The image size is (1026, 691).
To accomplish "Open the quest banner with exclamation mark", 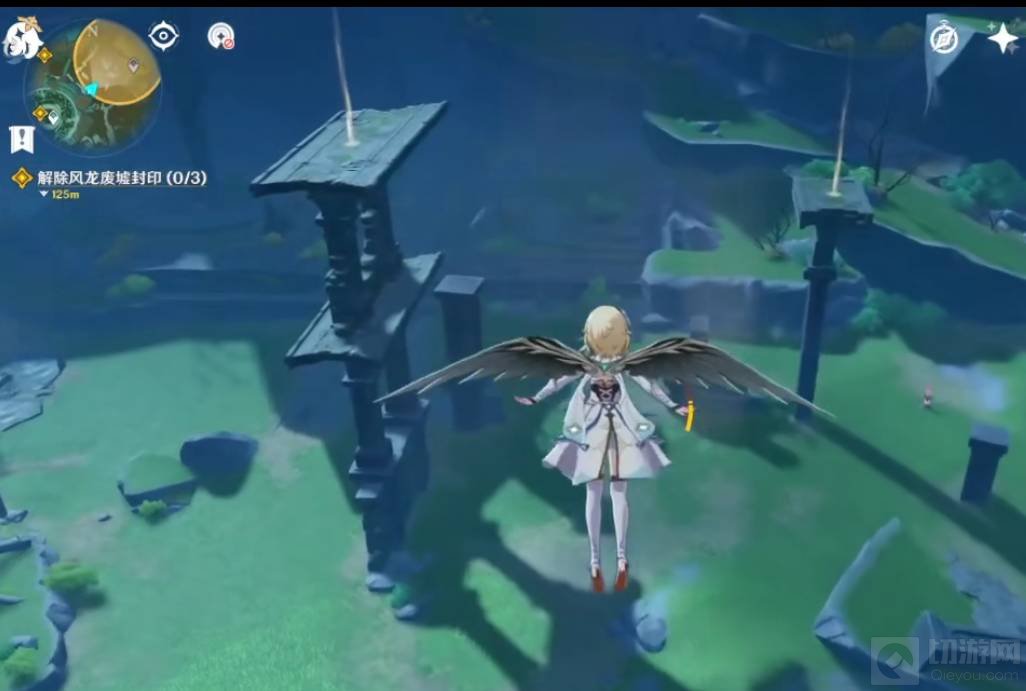I will tap(21, 139).
